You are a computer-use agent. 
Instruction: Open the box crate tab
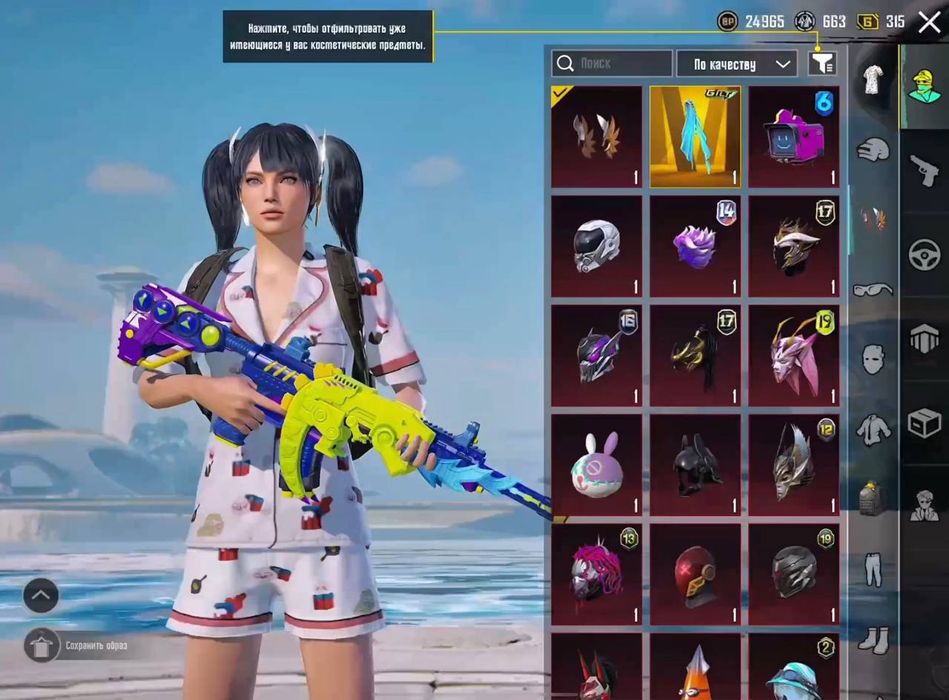[x=924, y=424]
